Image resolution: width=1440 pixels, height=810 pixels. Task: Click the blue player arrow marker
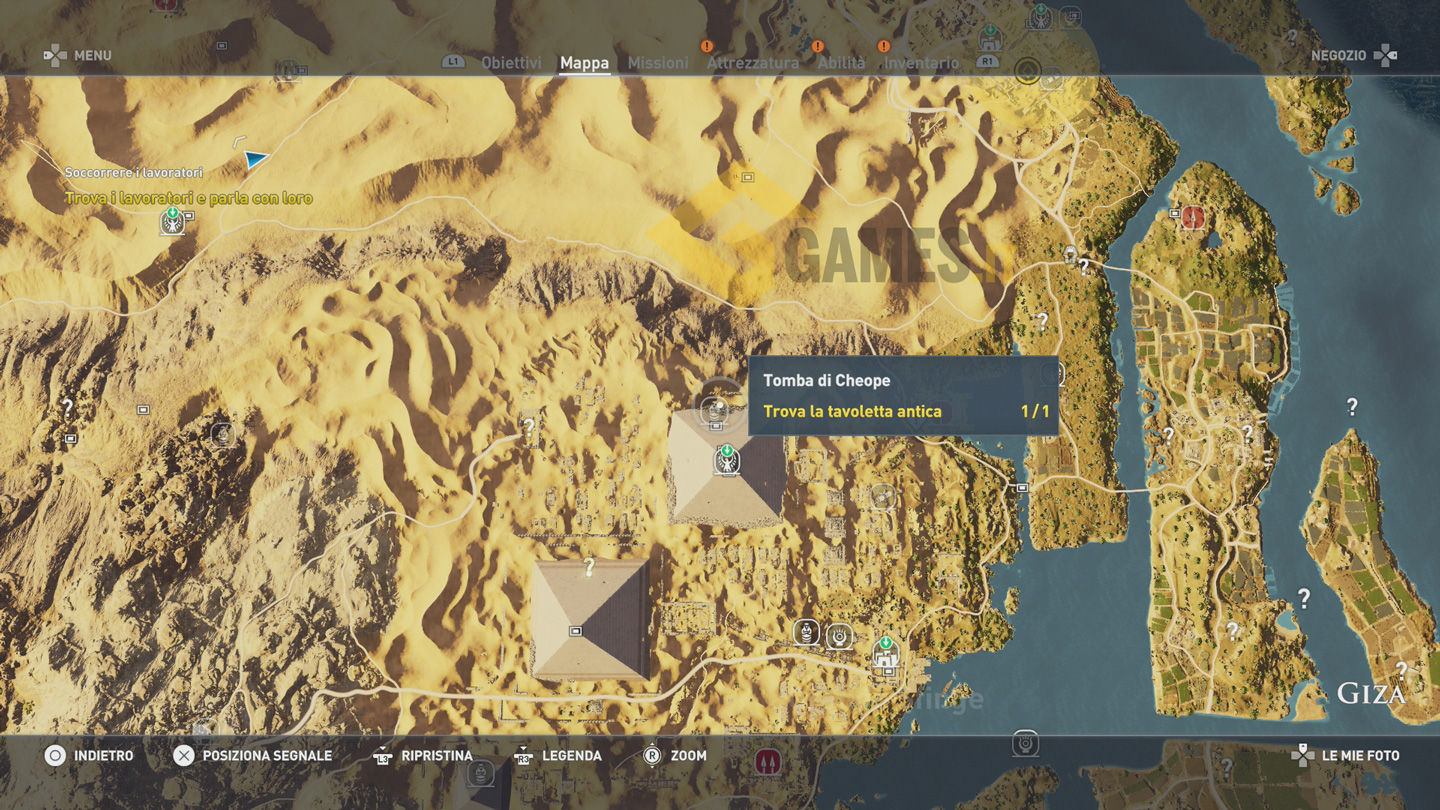point(256,159)
